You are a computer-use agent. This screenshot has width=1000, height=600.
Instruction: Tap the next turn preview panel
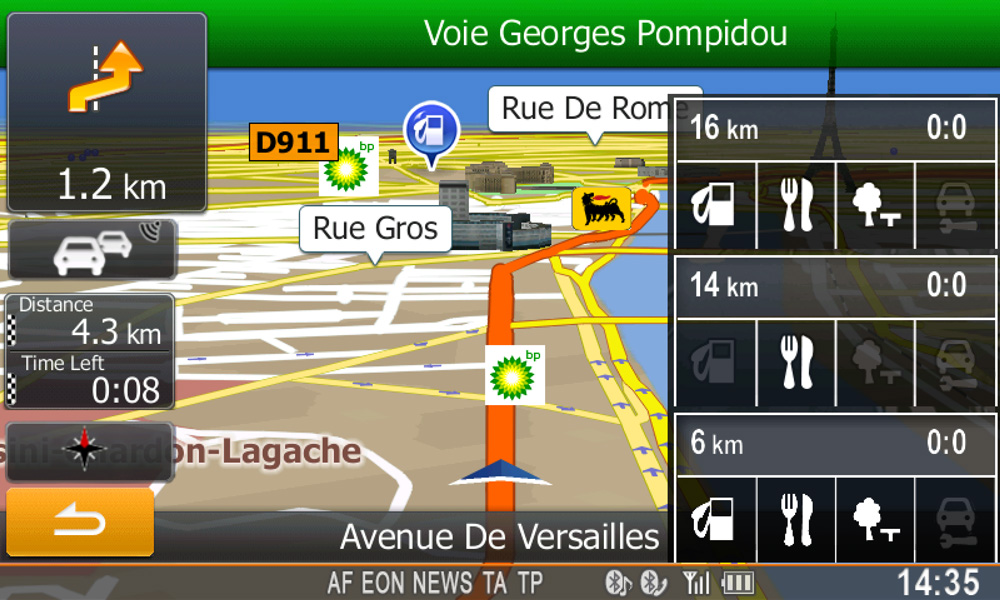coord(107,112)
